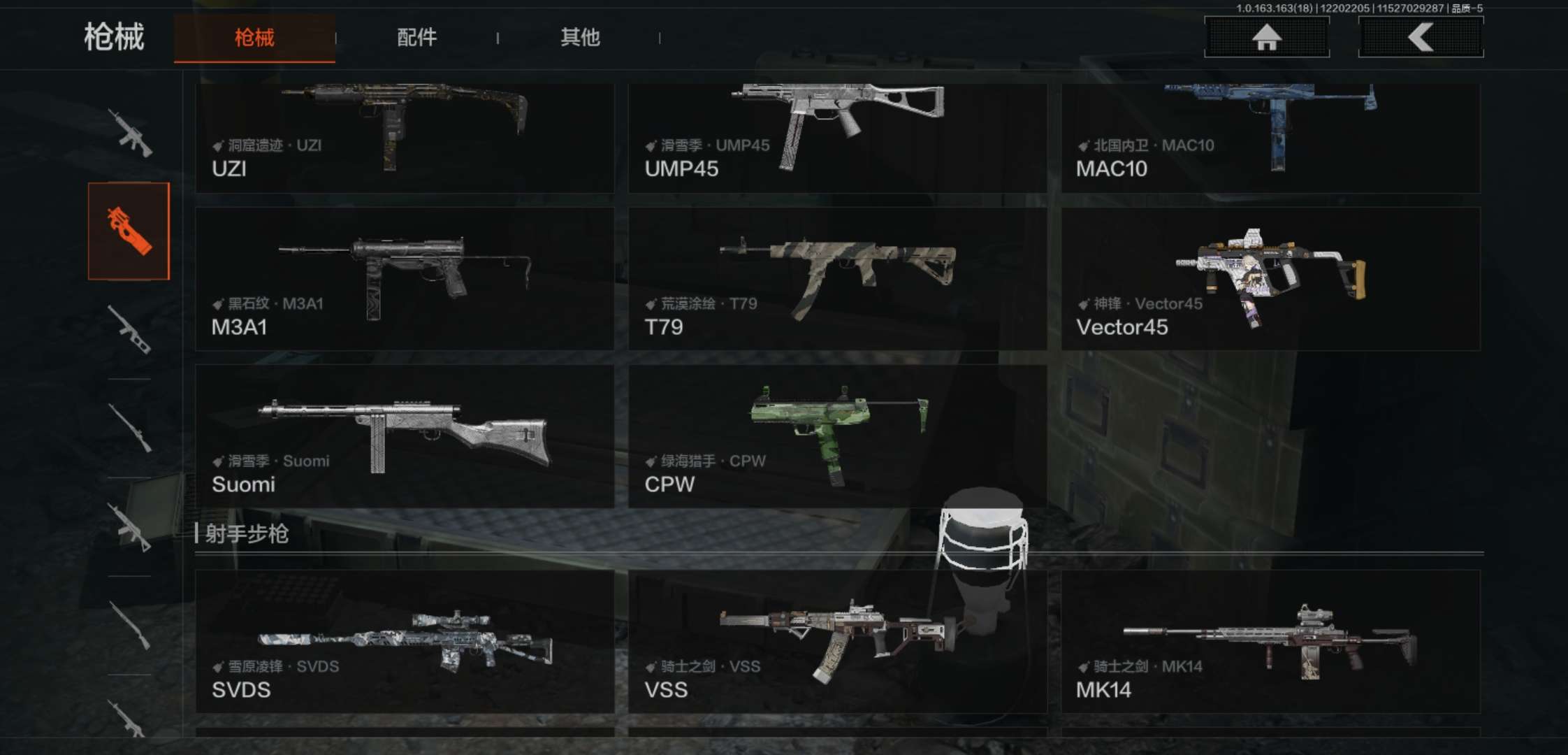This screenshot has height=755, width=1568.
Task: Choose the UMP45 submachine gun
Action: coord(837,138)
